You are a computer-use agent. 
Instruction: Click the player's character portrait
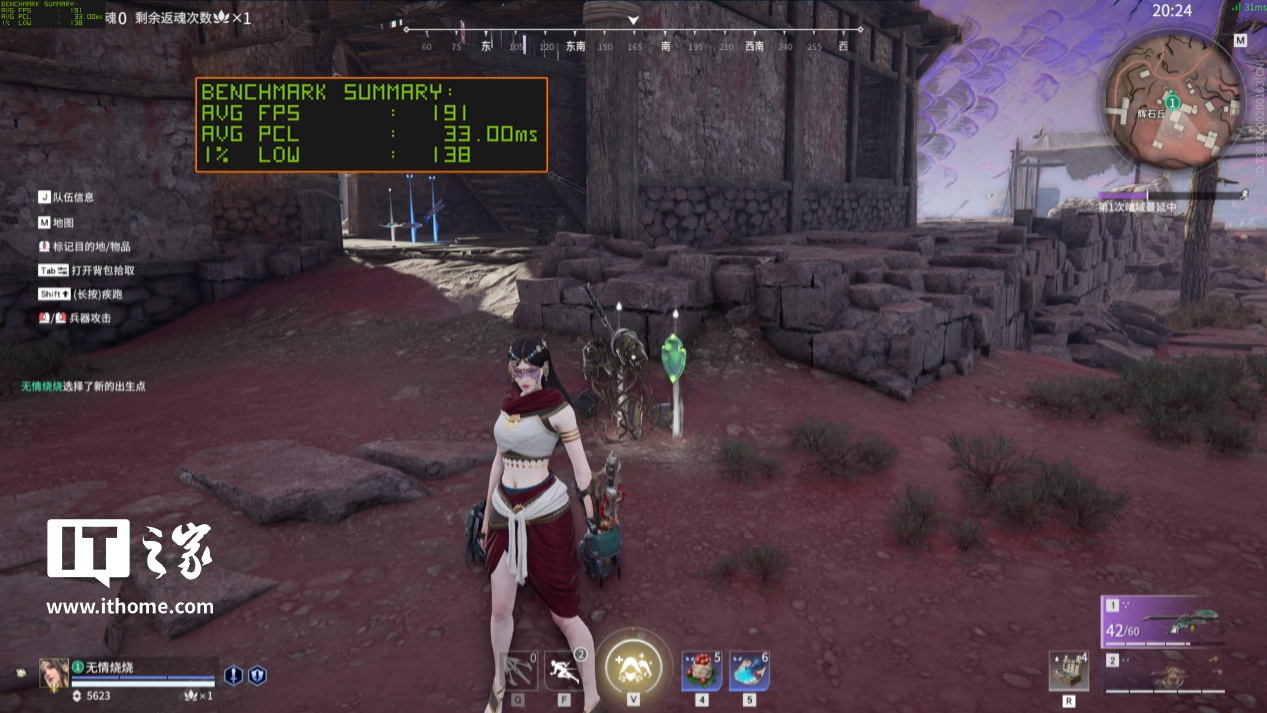point(54,674)
